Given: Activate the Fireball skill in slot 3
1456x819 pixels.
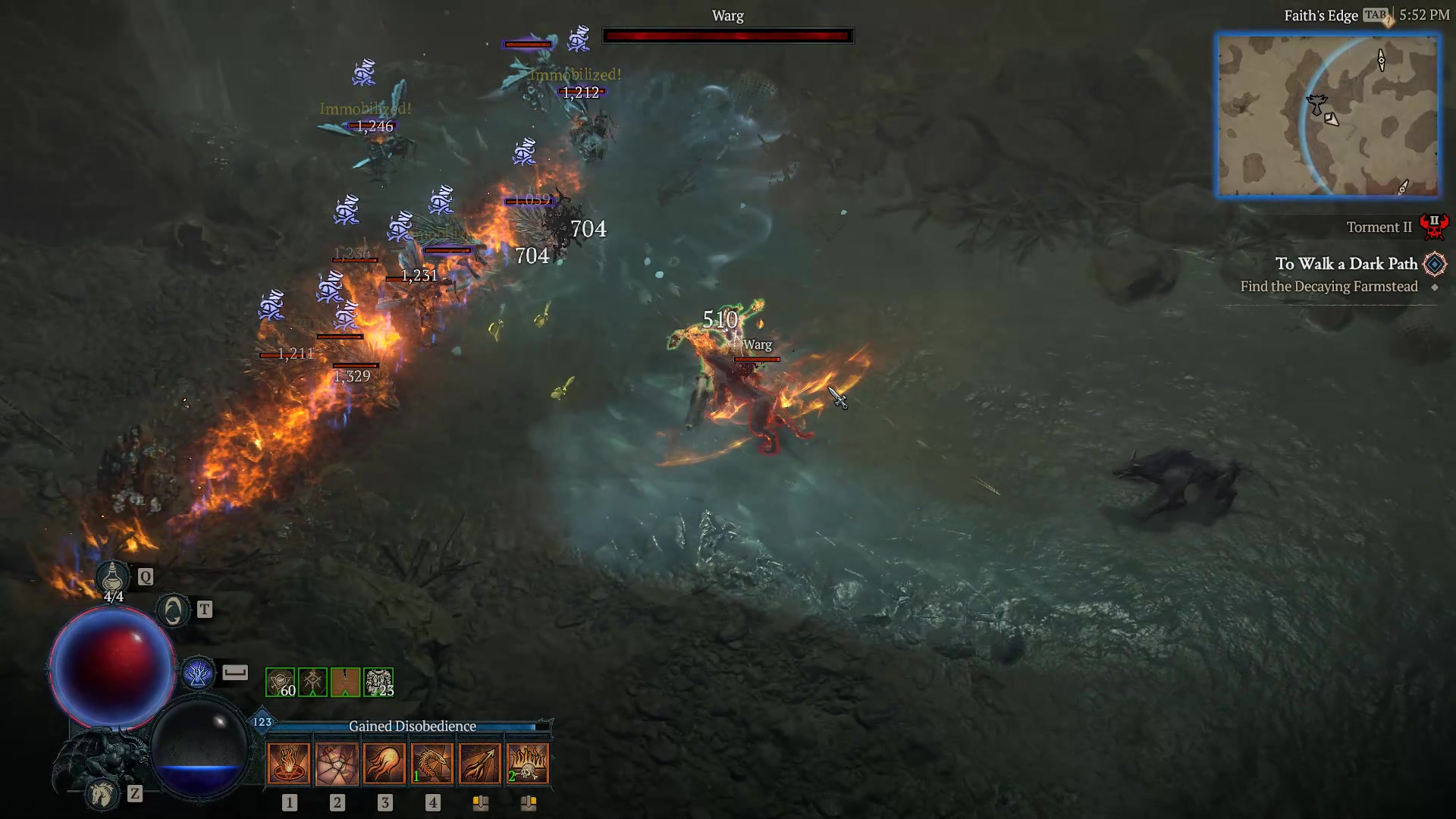Looking at the screenshot, I should (385, 762).
